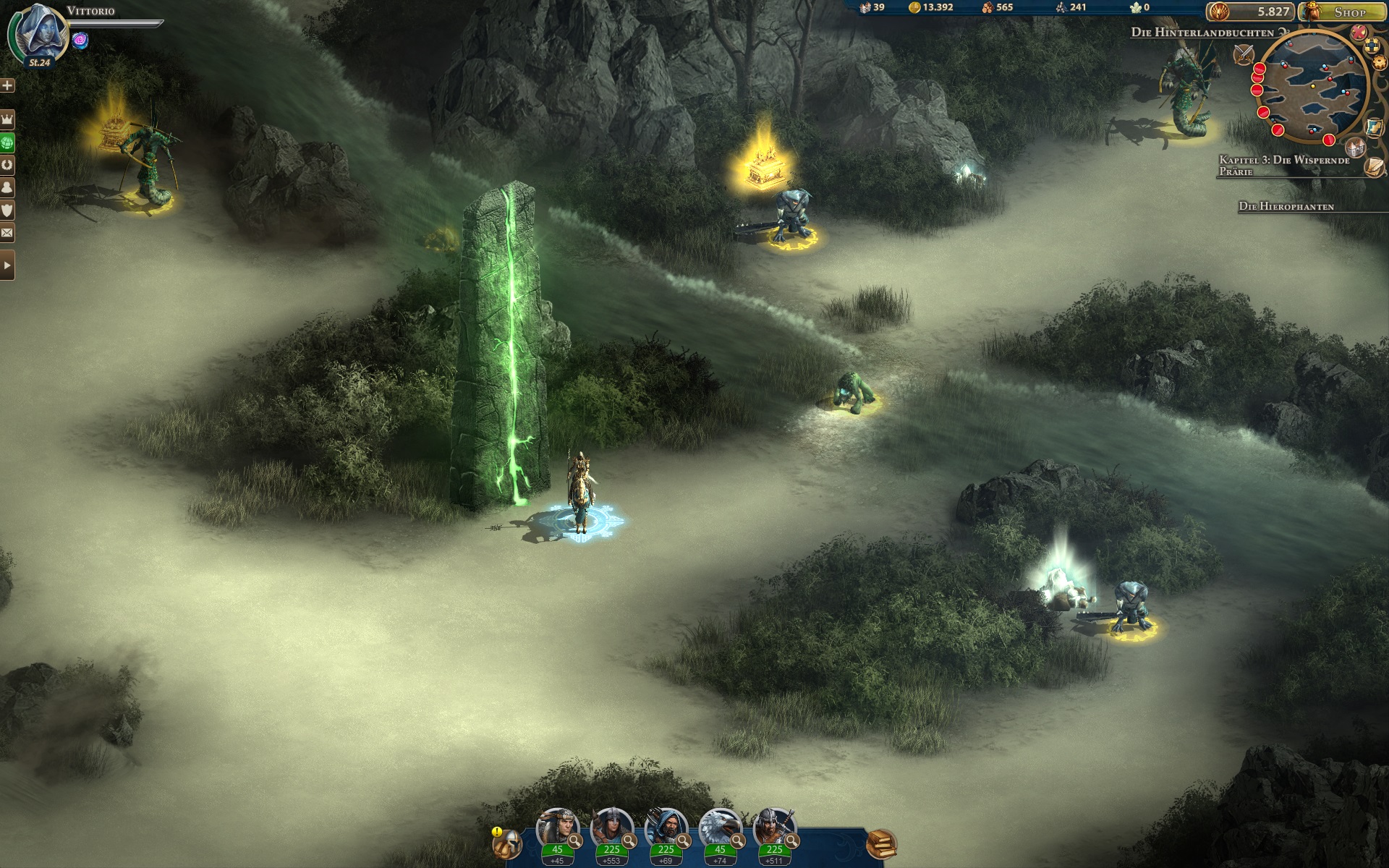
Task: Inspect the griffin unit with its magnifier
Action: [737, 841]
